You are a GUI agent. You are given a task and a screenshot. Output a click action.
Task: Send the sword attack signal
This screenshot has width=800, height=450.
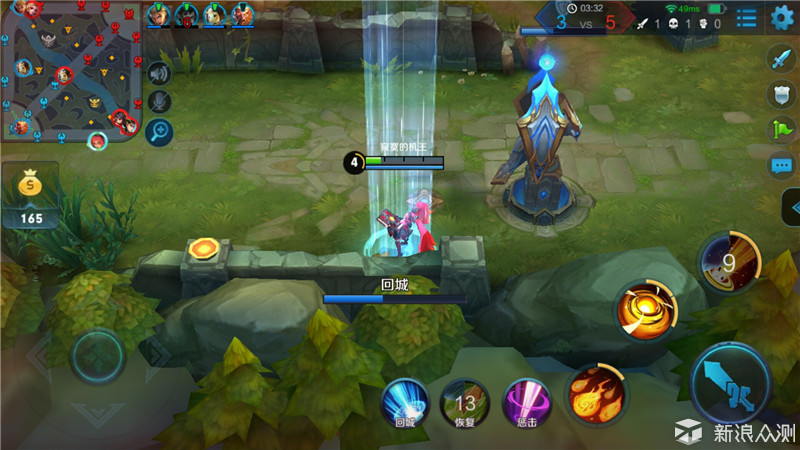[781, 58]
